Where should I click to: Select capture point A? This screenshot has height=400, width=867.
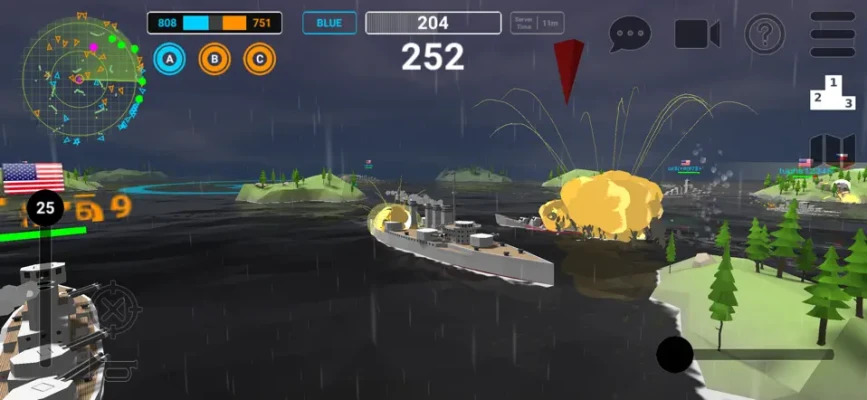tap(170, 60)
